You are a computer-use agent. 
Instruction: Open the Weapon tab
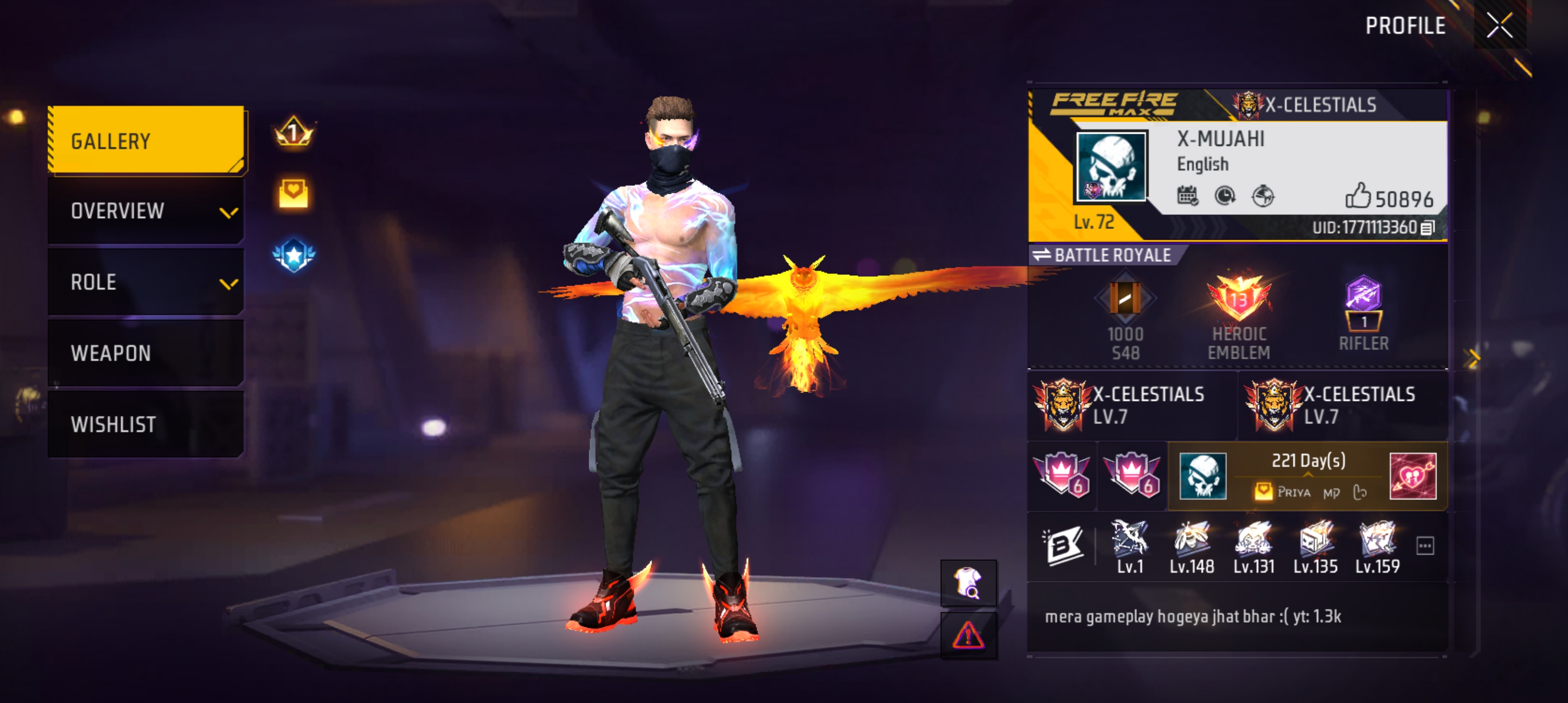(146, 353)
